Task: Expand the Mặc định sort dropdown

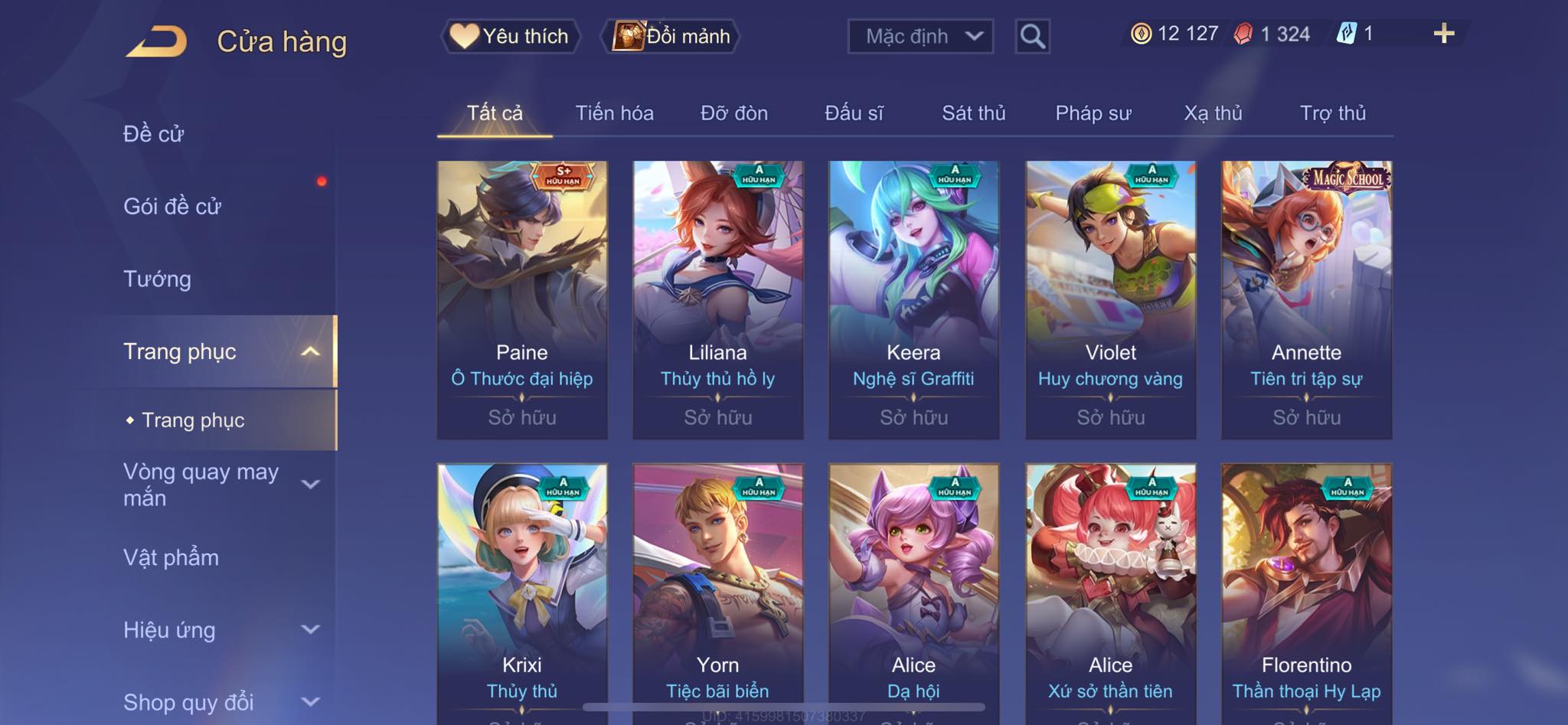Action: click(x=920, y=36)
